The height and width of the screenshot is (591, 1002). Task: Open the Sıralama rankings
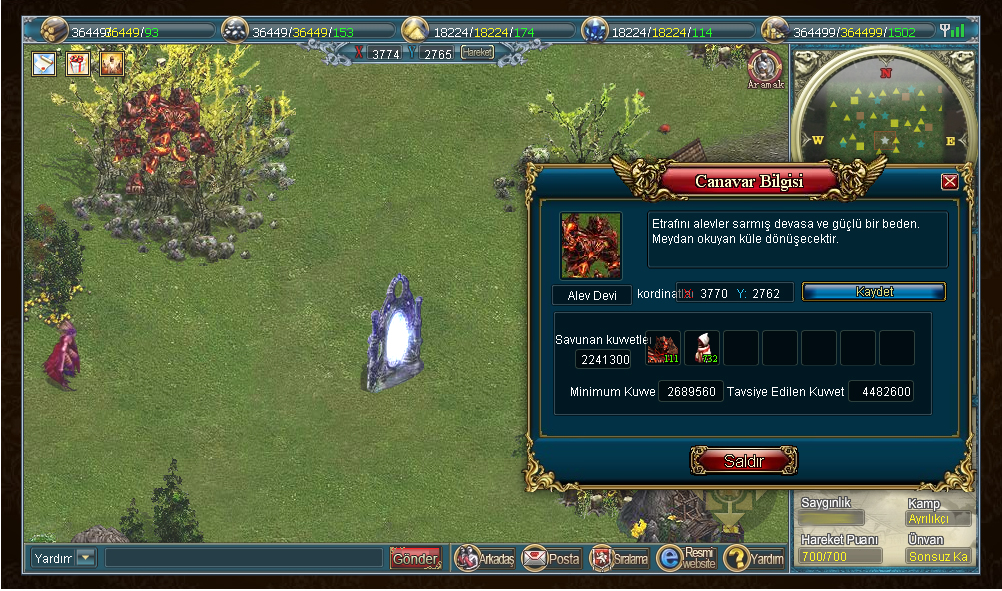pos(619,558)
